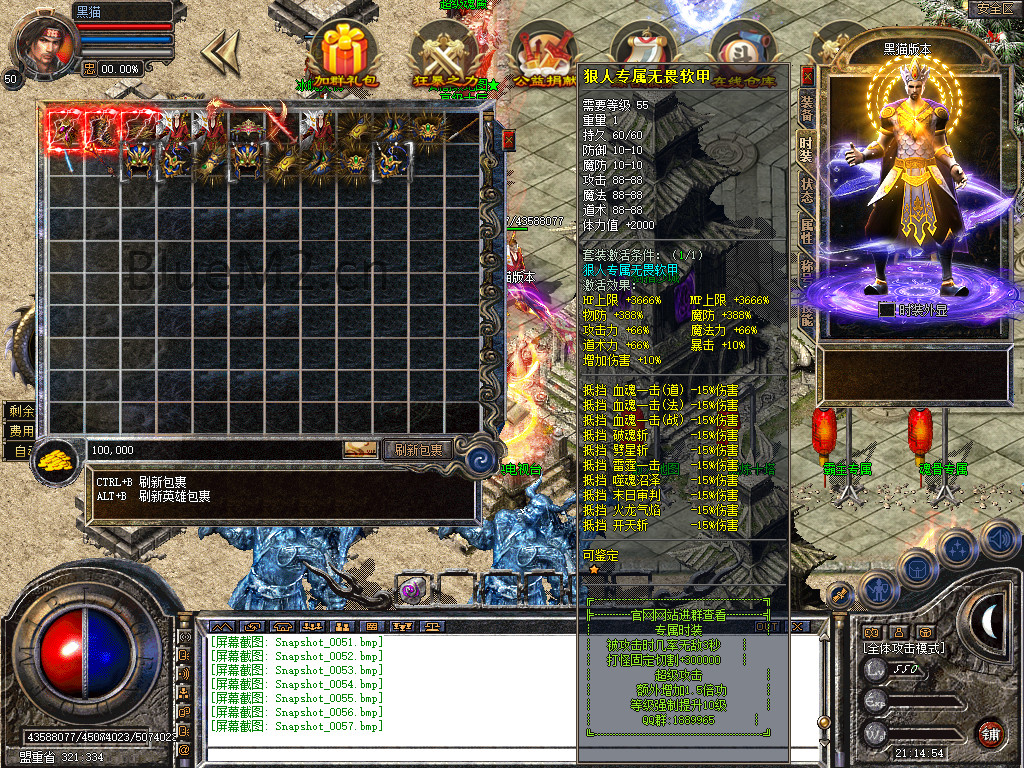Viewport: 1024px width, 768px height.
Task: Collapse top icons with the double-arrow button
Action: [220, 51]
